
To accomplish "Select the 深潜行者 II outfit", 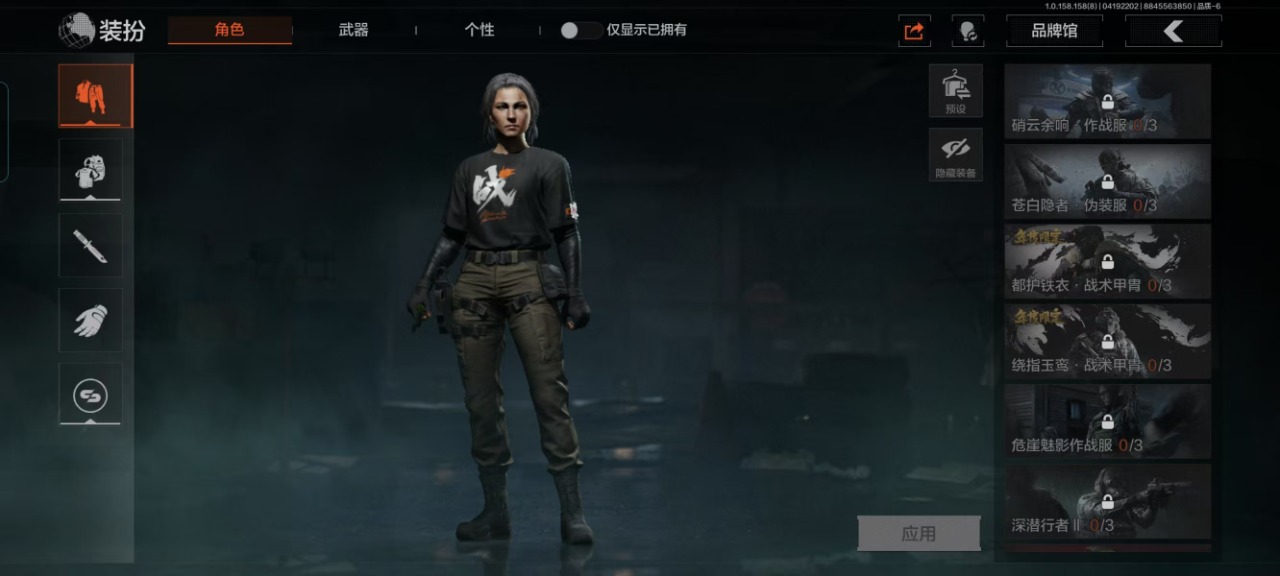I will [1107, 502].
